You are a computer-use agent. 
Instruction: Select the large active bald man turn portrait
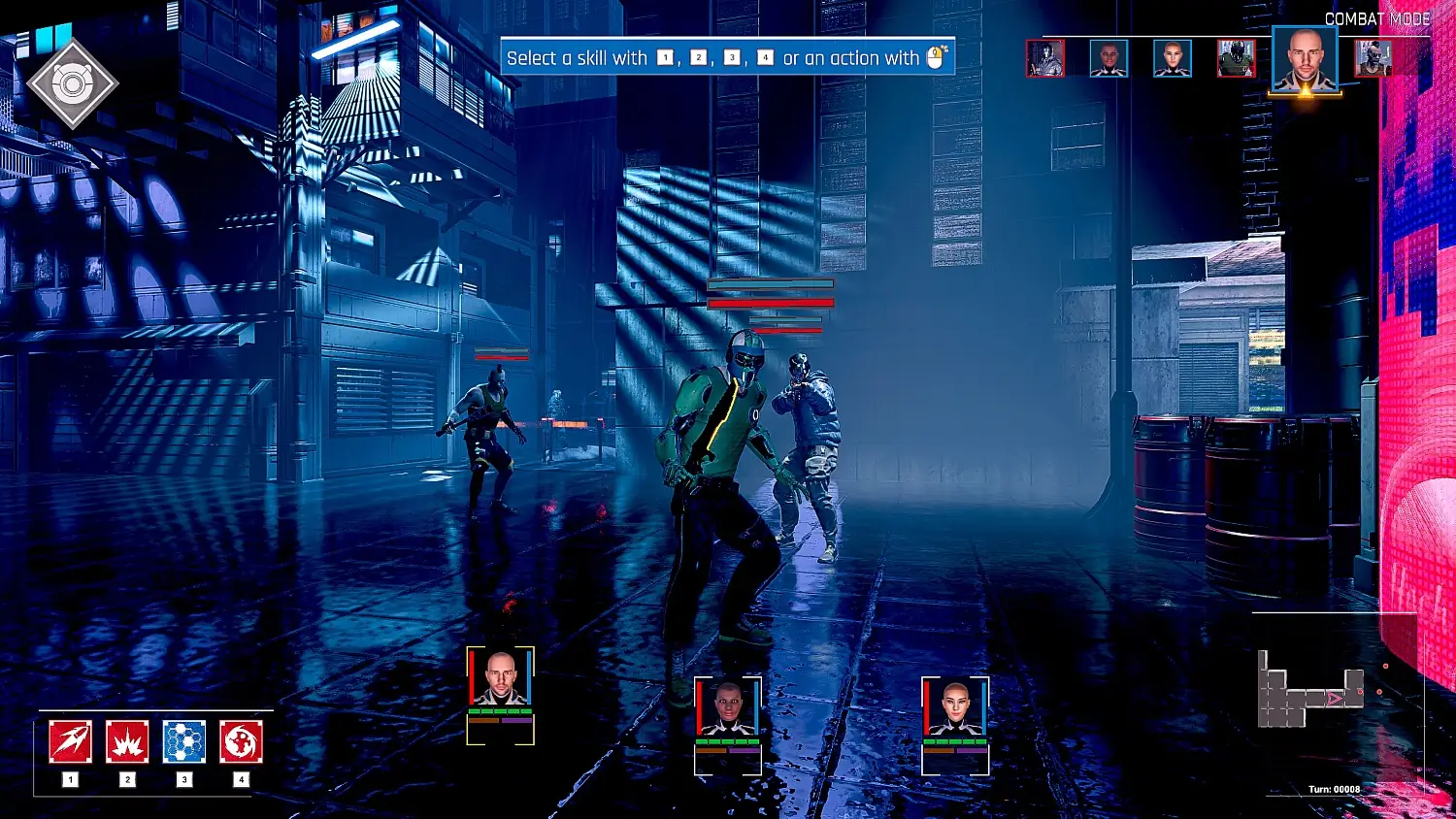pyautogui.click(x=1305, y=60)
